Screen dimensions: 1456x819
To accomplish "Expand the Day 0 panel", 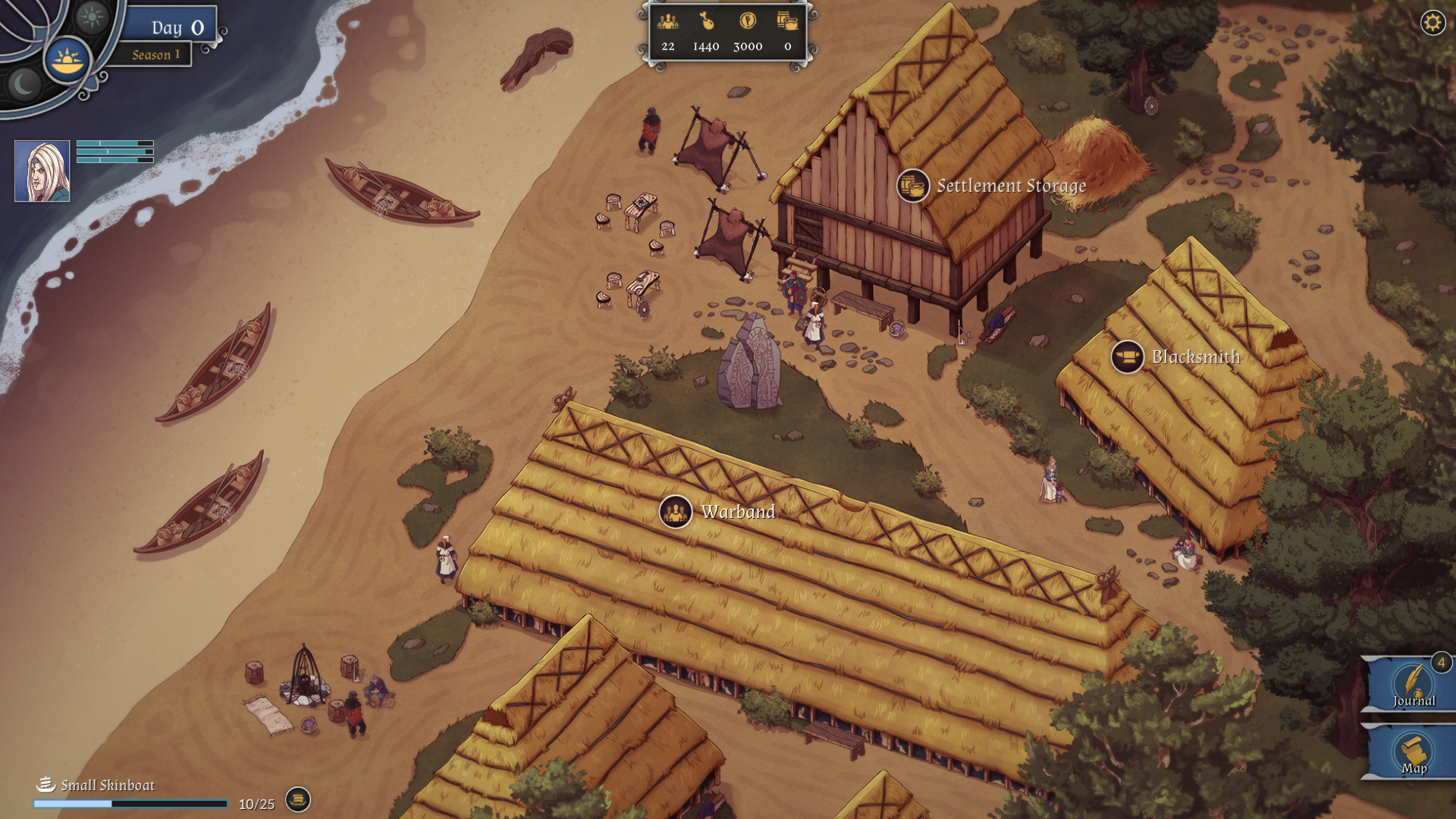I will coord(176,27).
